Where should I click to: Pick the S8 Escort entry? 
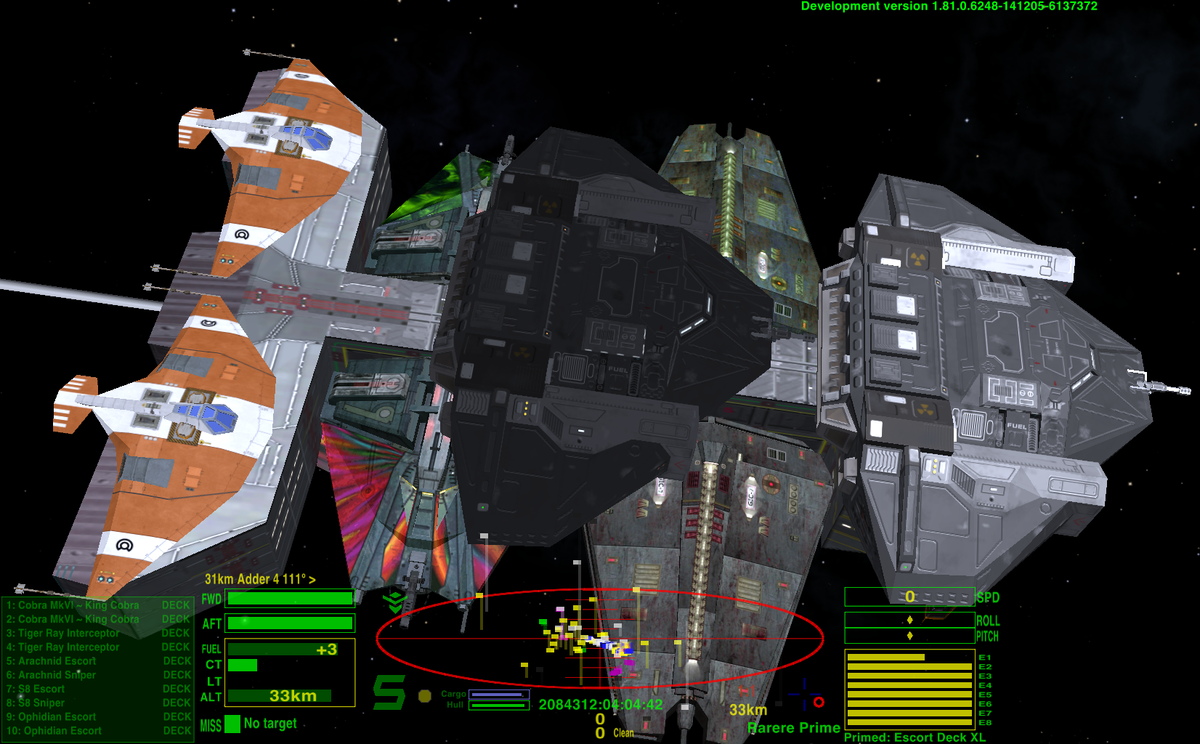point(42,689)
